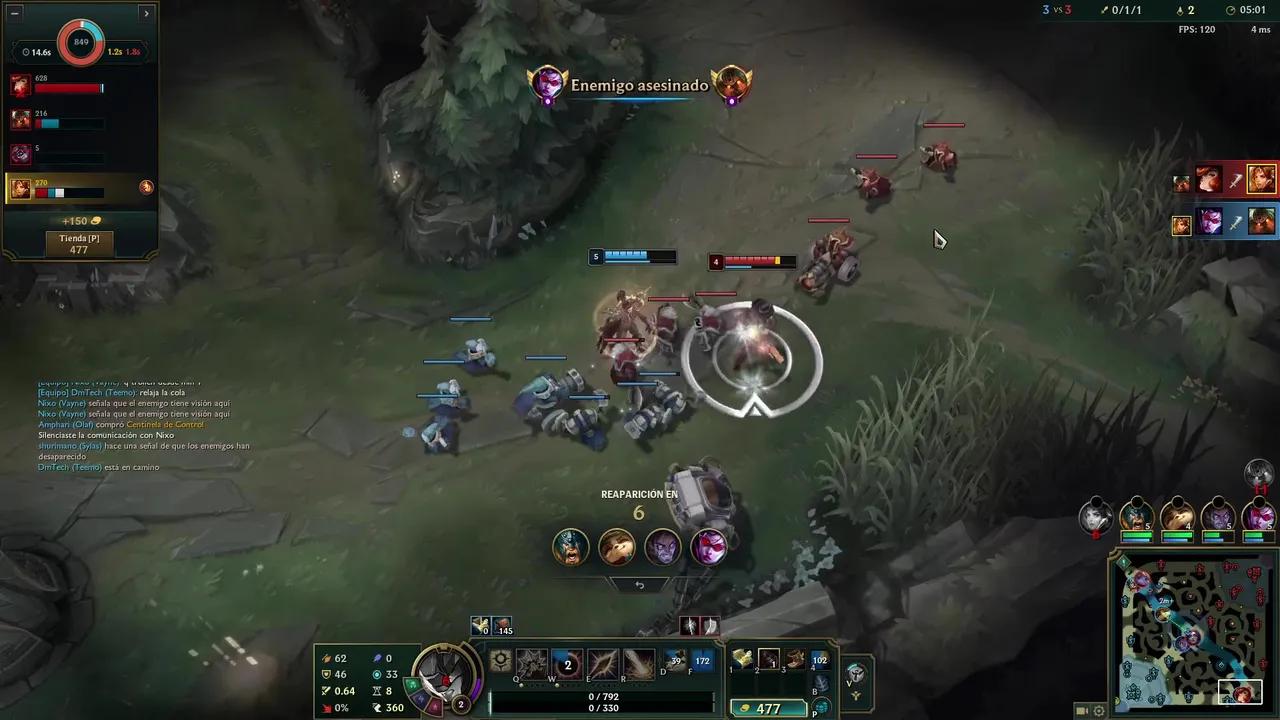
Task: Open the shop with the Tienda [P] button
Action: coord(80,243)
